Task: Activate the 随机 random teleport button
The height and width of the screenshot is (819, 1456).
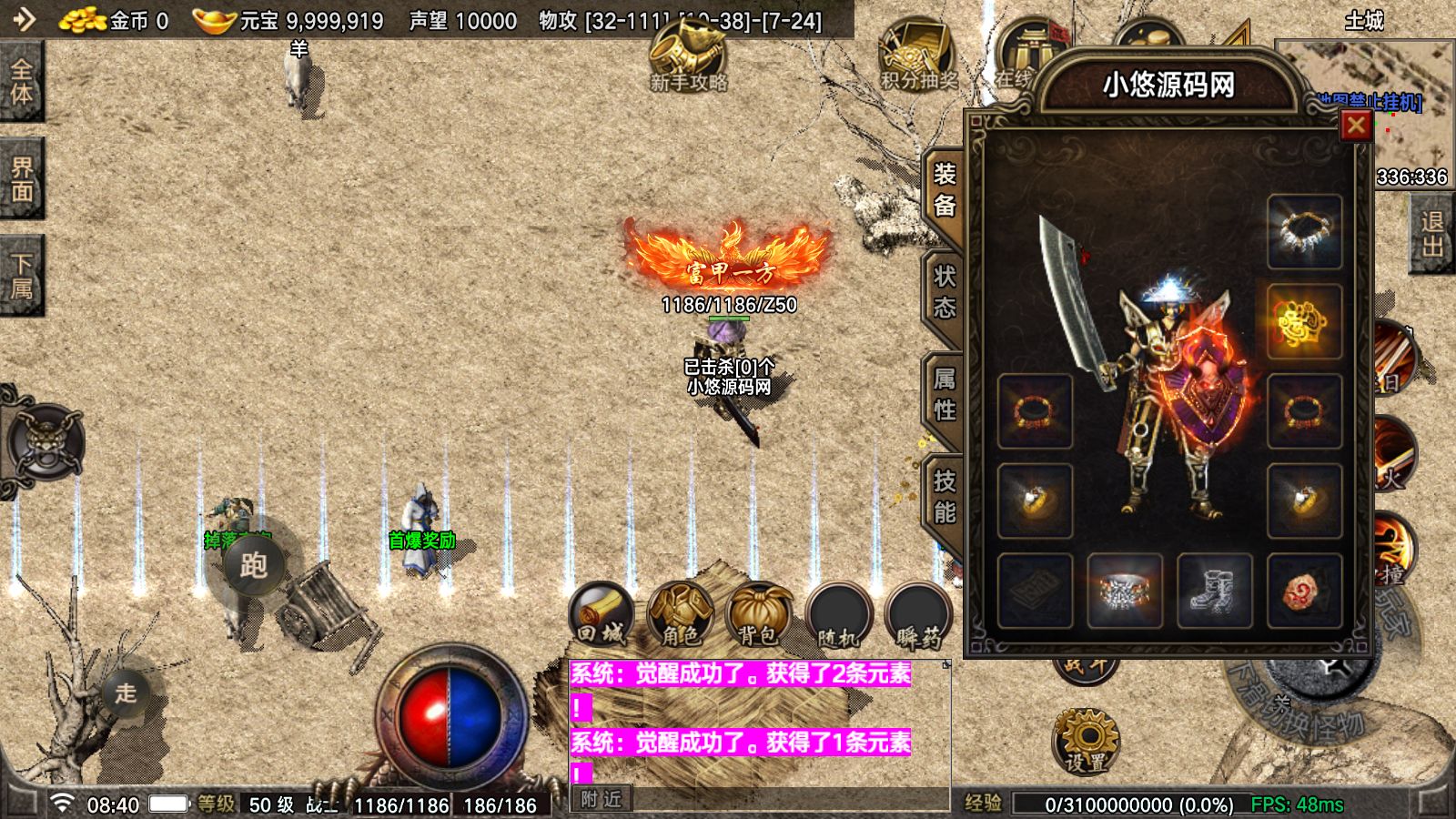Action: tap(838, 614)
